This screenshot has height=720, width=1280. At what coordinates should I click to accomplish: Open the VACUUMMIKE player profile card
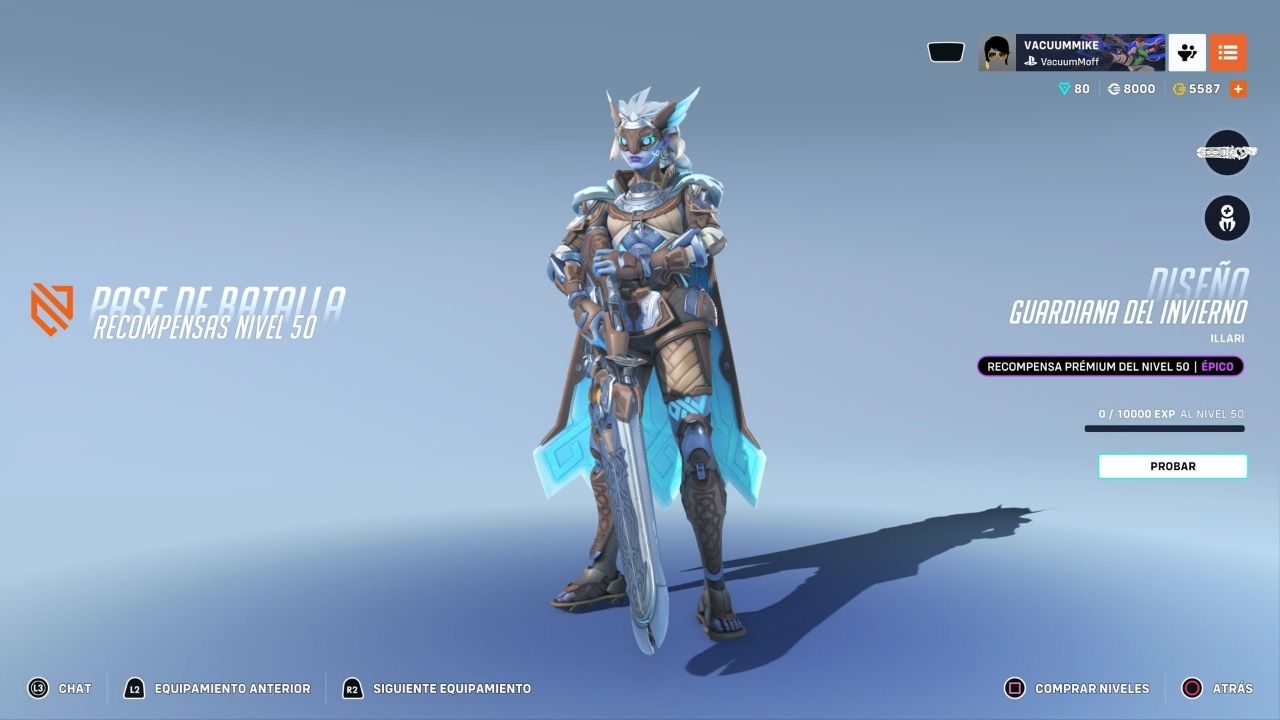(x=1071, y=53)
